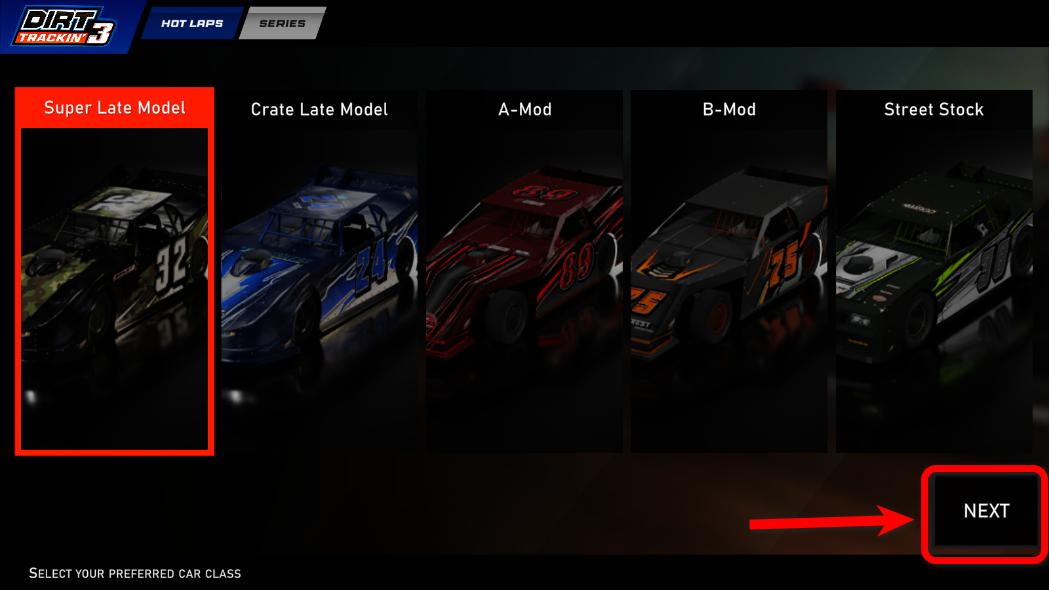This screenshot has height=590, width=1049.
Task: Select the B-Mod car class
Action: 729,270
